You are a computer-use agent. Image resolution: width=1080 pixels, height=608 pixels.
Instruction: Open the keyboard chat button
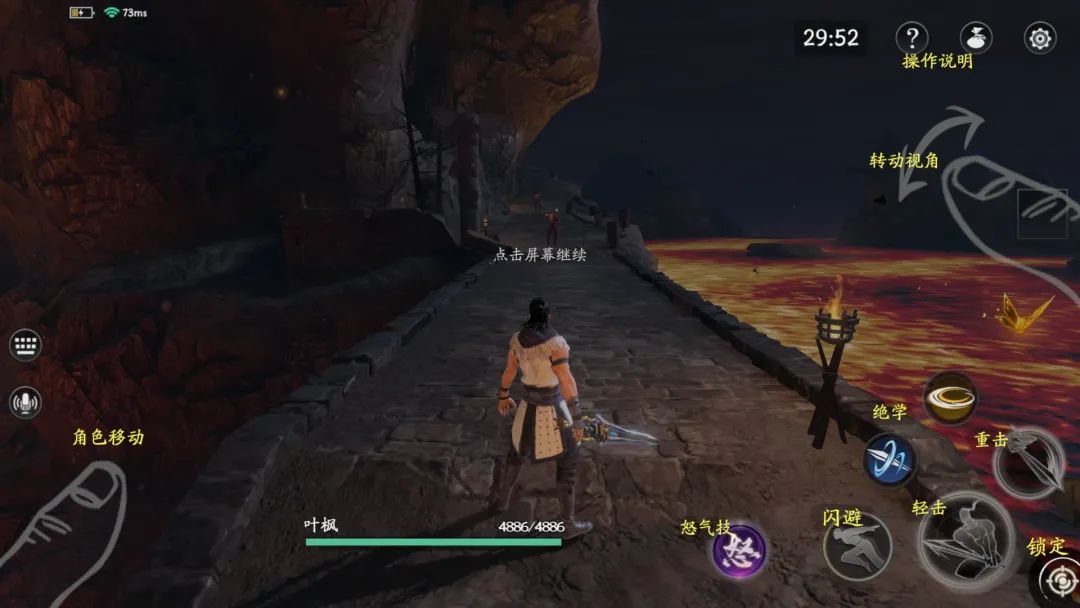tap(25, 346)
